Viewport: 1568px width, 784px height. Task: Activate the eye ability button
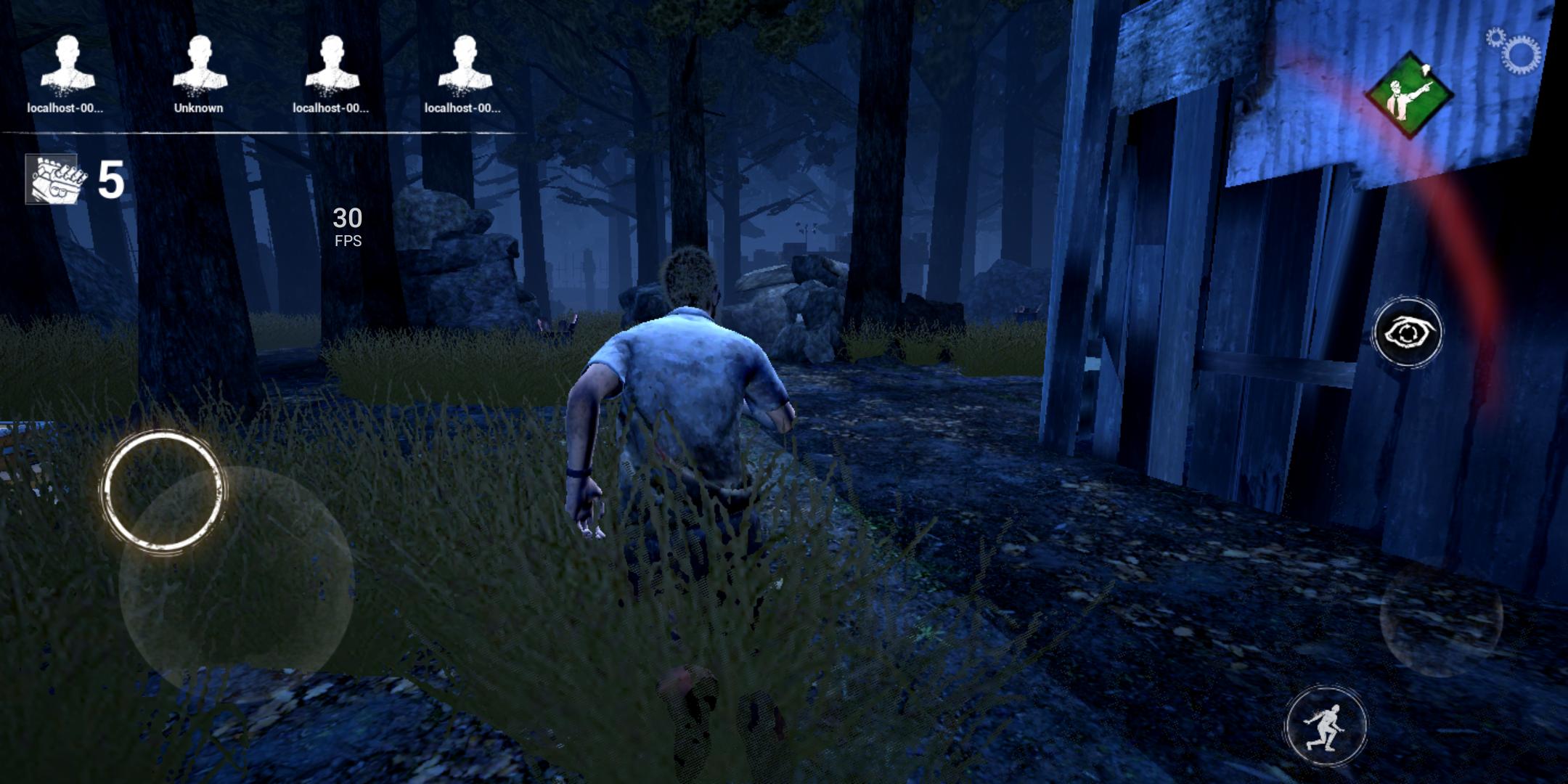tap(1408, 333)
